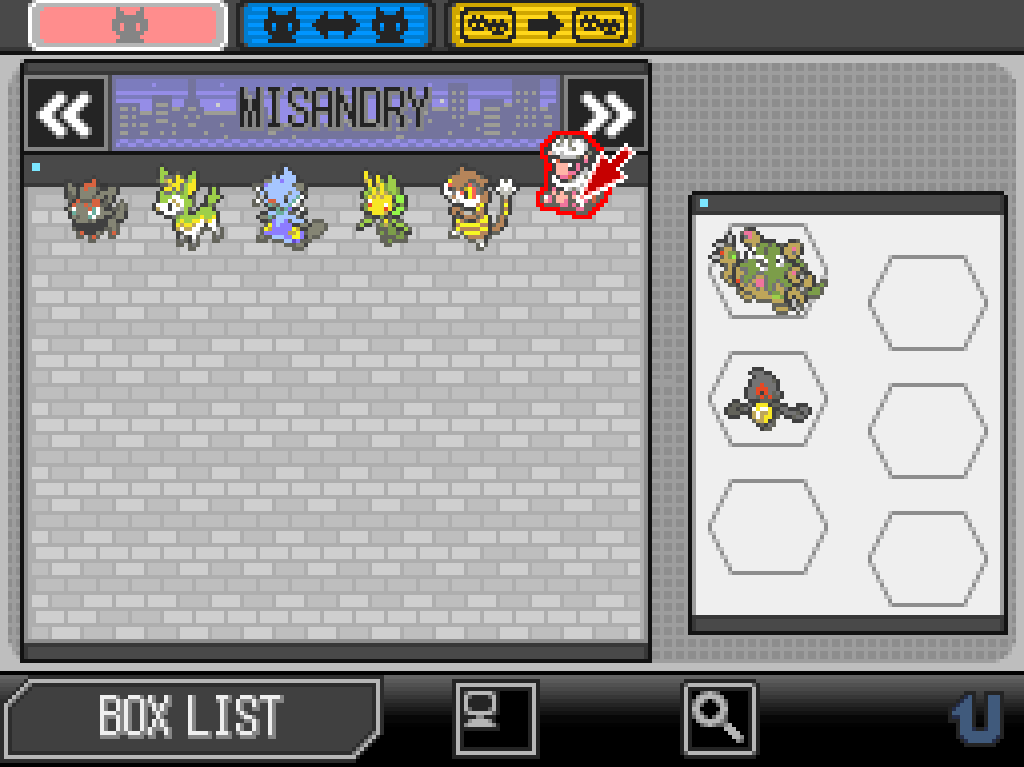Screen dimensions: 1024x767
Task: Switch to the blue Pokémon swap mode tab
Action: [x=335, y=26]
